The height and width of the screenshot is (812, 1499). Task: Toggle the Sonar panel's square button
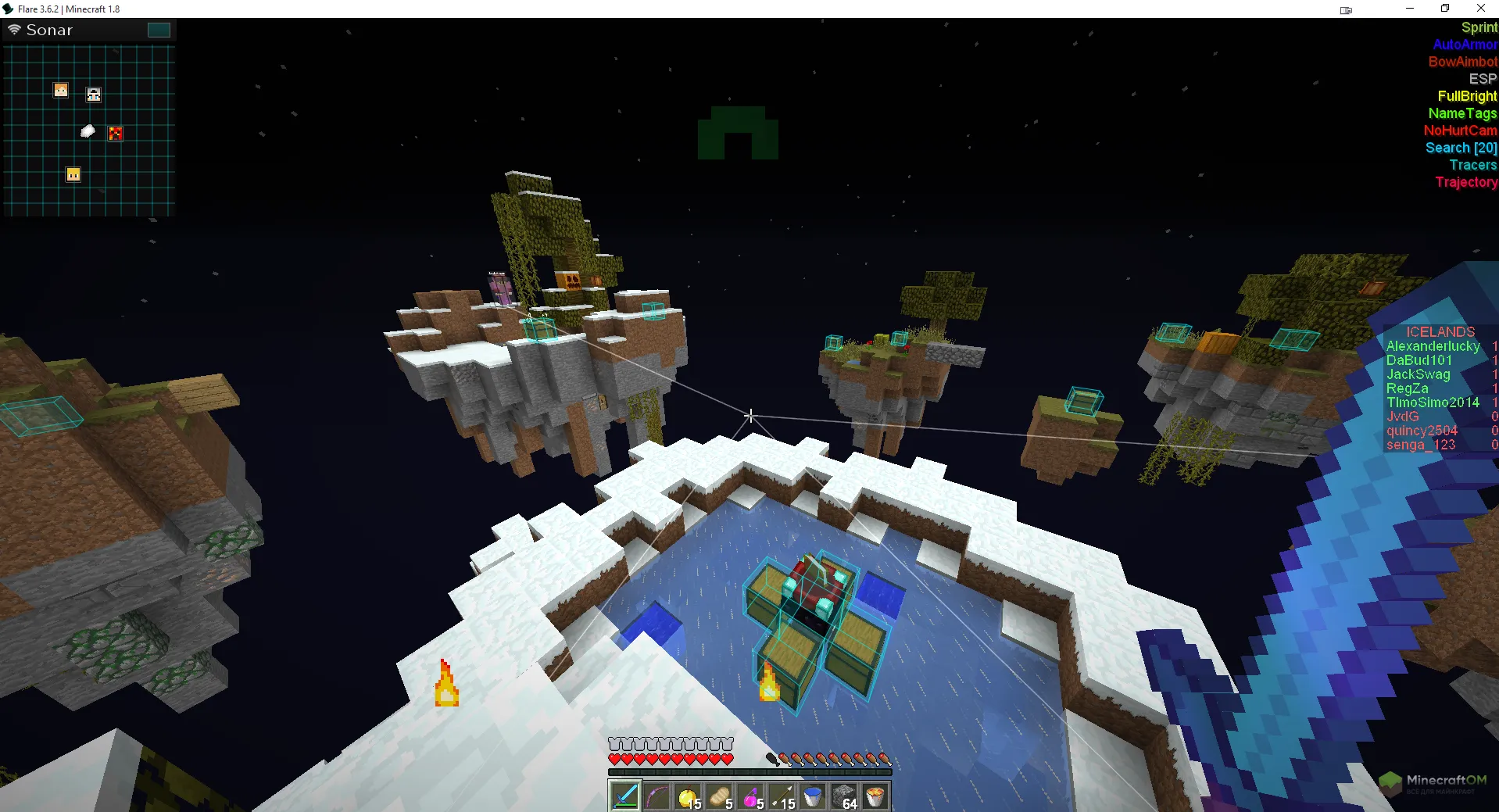coord(159,30)
